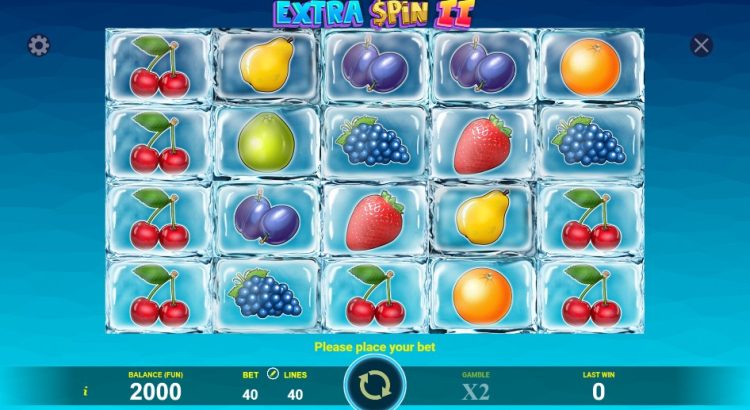Close the game with the X button
Screen dimensions: 750x410
pos(702,45)
